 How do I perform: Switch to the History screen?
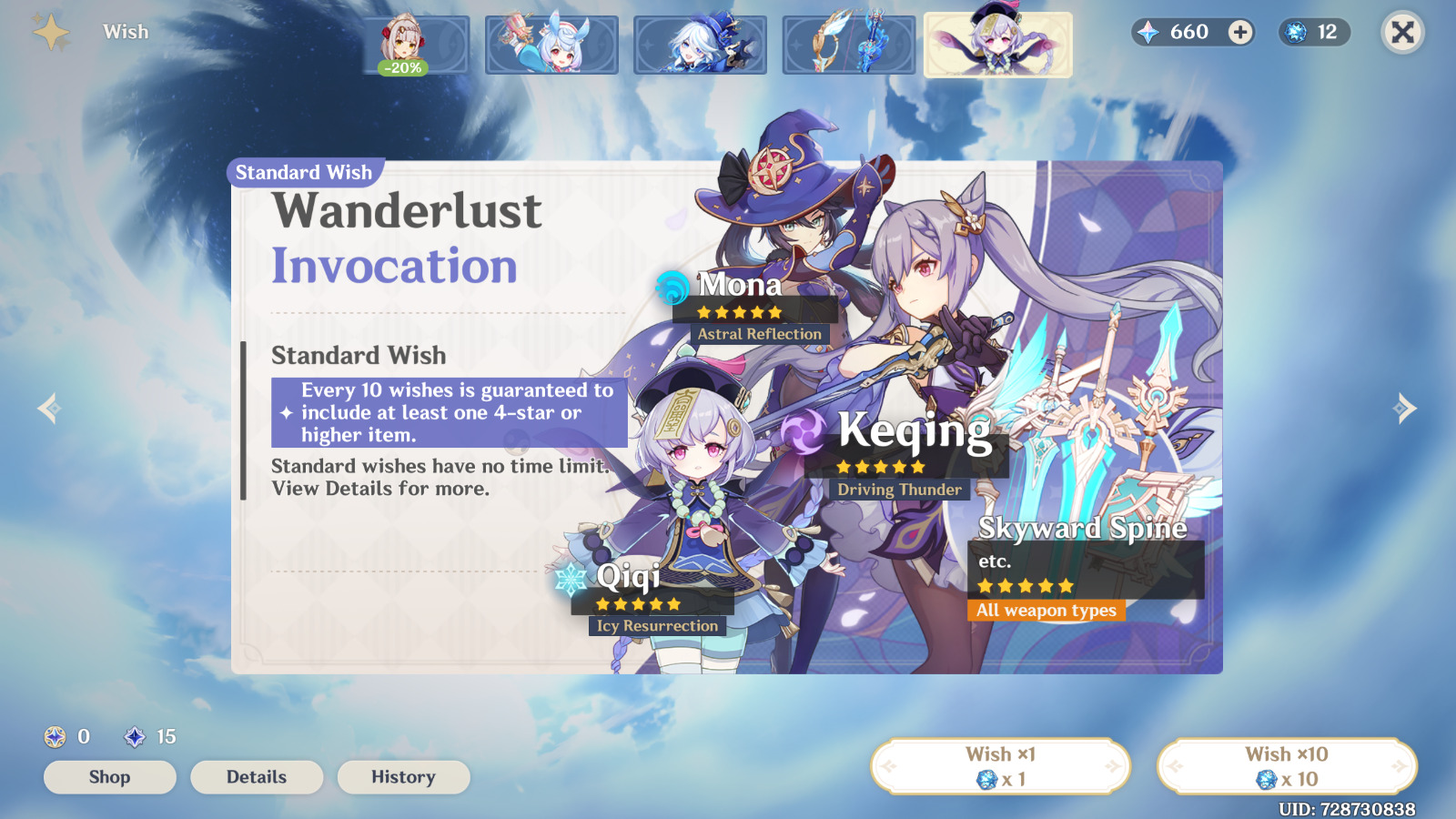403,776
